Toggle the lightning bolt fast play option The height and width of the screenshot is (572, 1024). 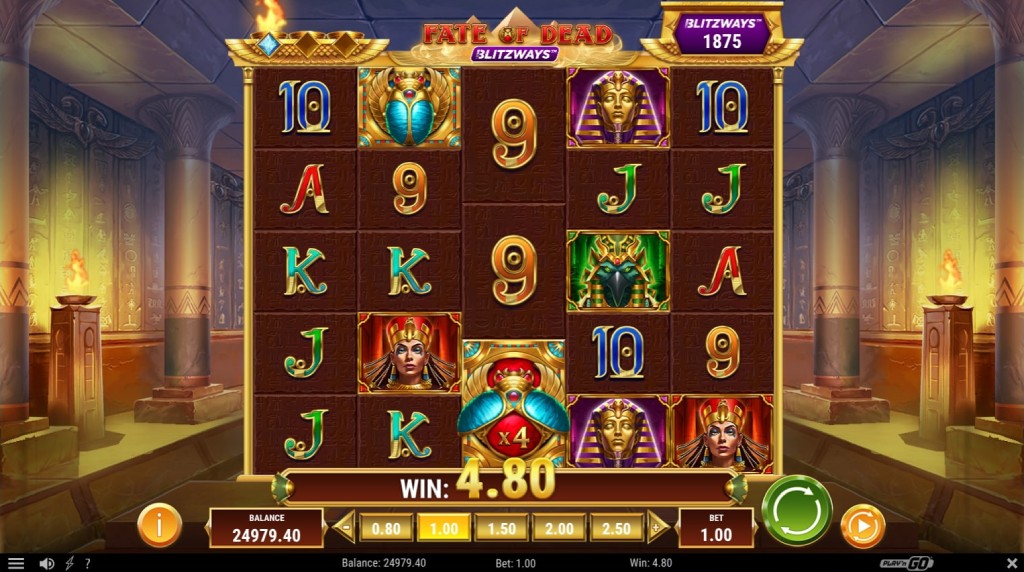point(69,563)
